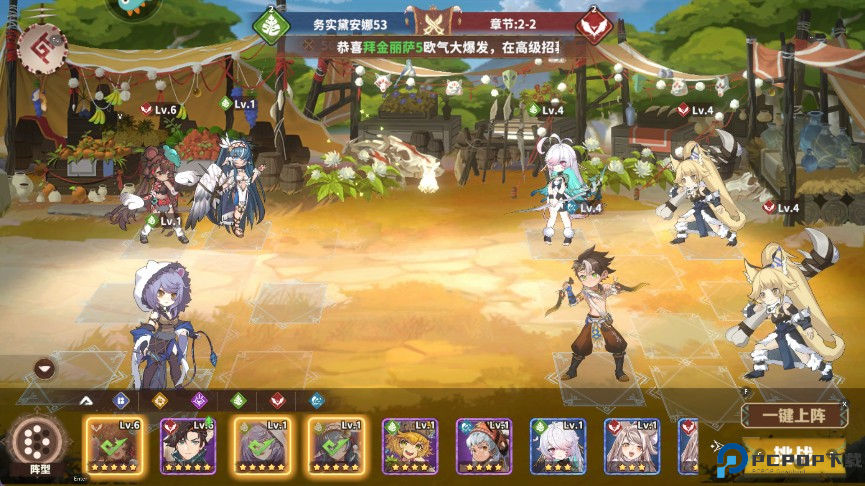Filter heroes by the yellow diamond faction icon
Image resolution: width=865 pixels, height=486 pixels.
pos(159,401)
